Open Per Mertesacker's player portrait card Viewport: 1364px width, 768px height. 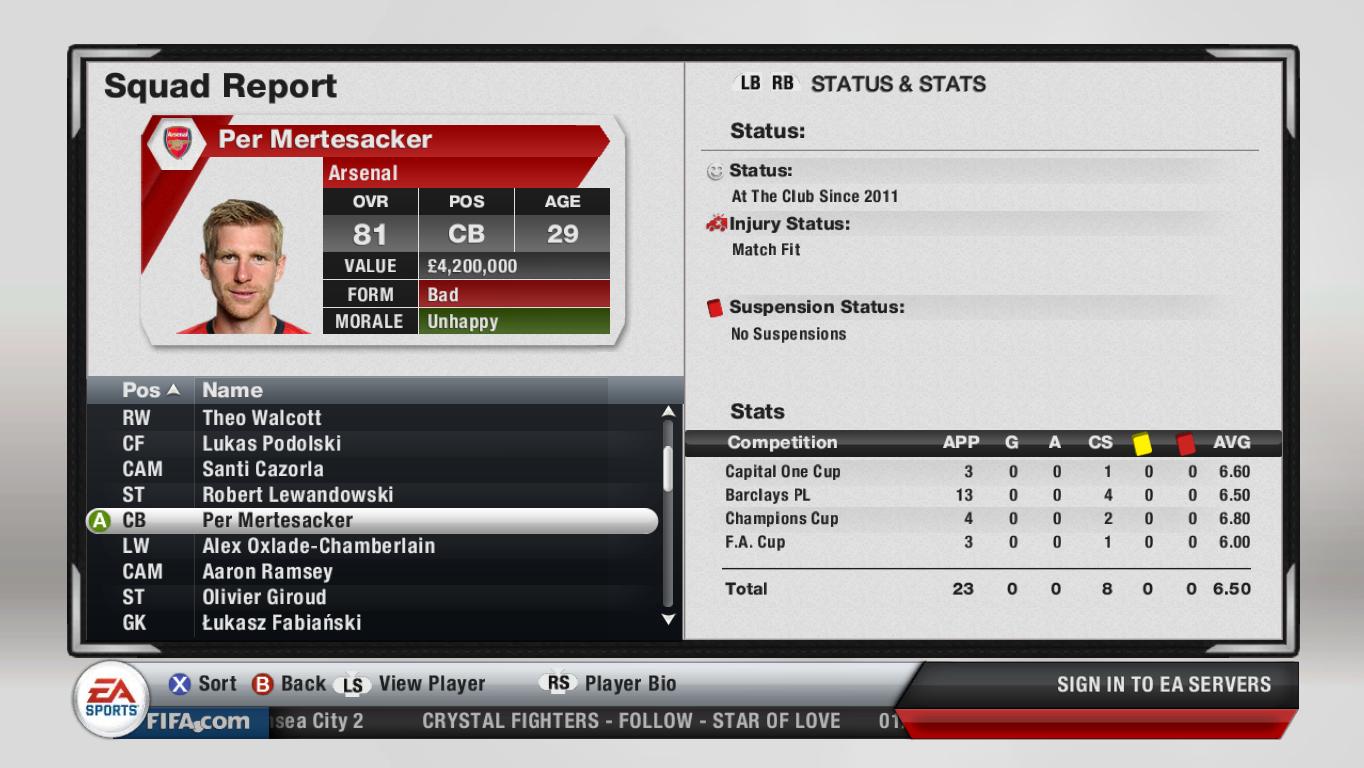coord(242,265)
